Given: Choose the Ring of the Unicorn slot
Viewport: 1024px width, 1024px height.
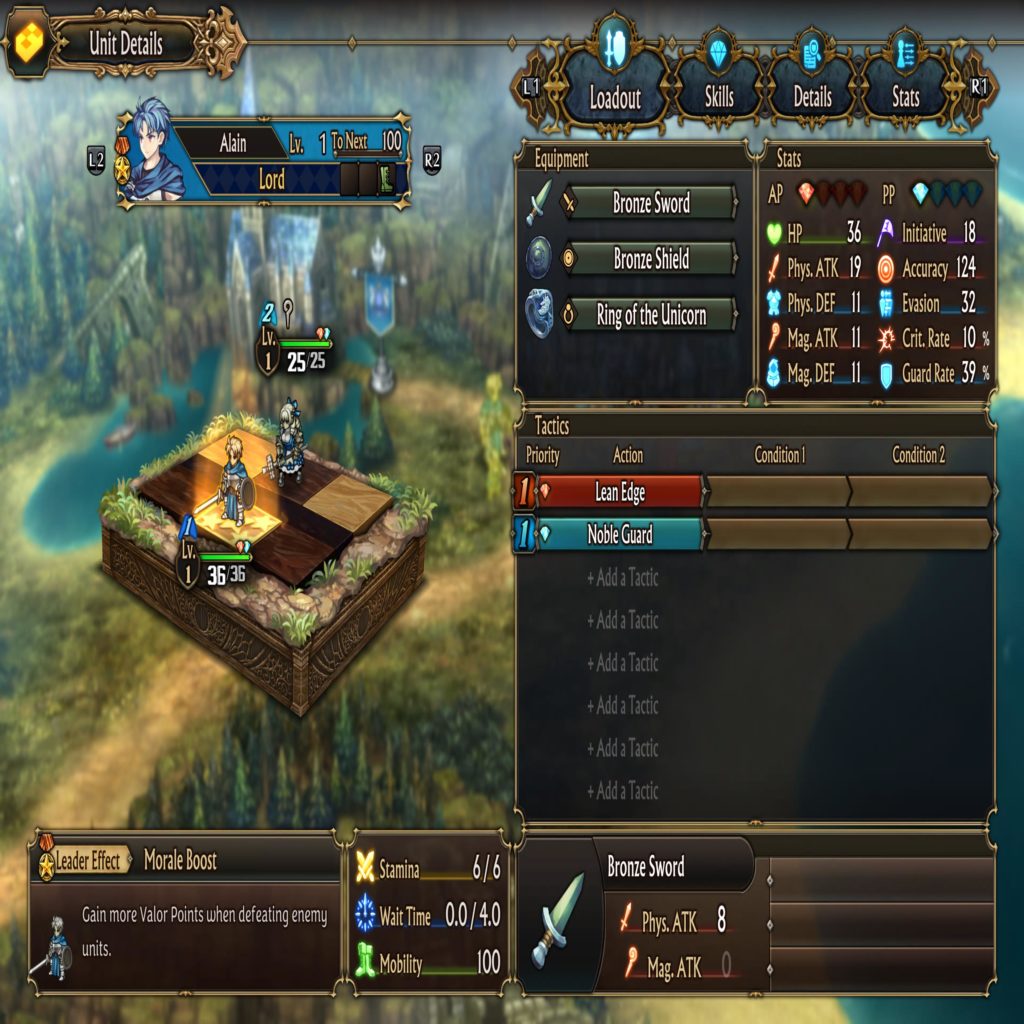Looking at the screenshot, I should [x=651, y=316].
